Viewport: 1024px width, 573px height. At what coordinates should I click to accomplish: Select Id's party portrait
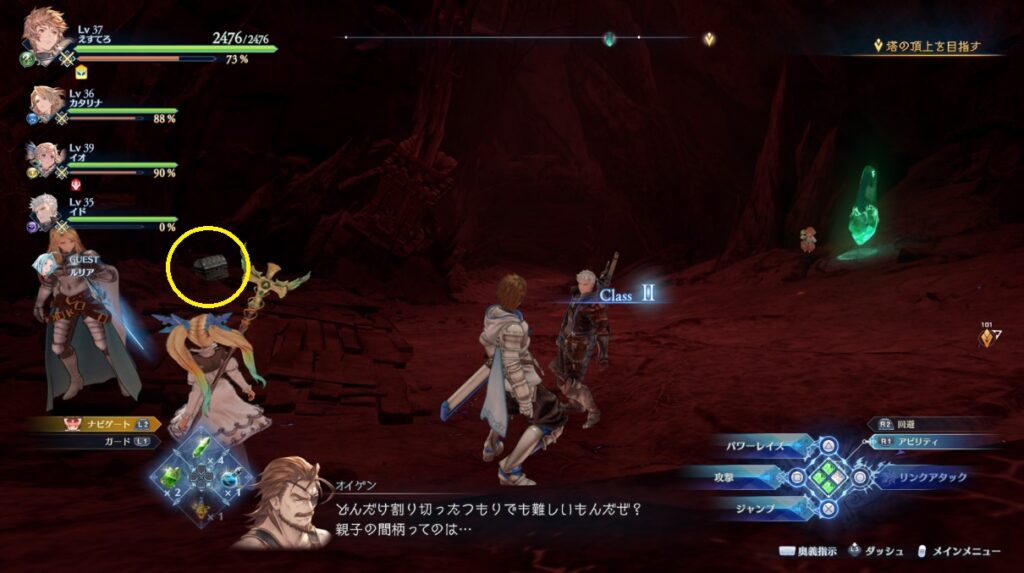click(x=47, y=212)
